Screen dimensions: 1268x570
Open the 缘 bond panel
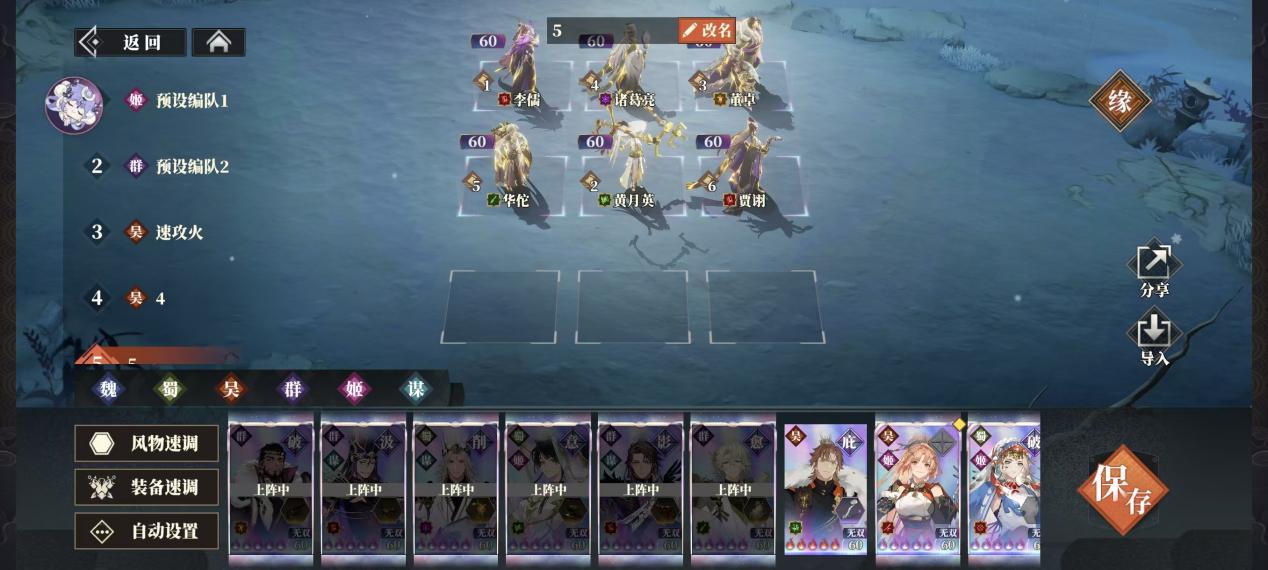pos(1119,100)
